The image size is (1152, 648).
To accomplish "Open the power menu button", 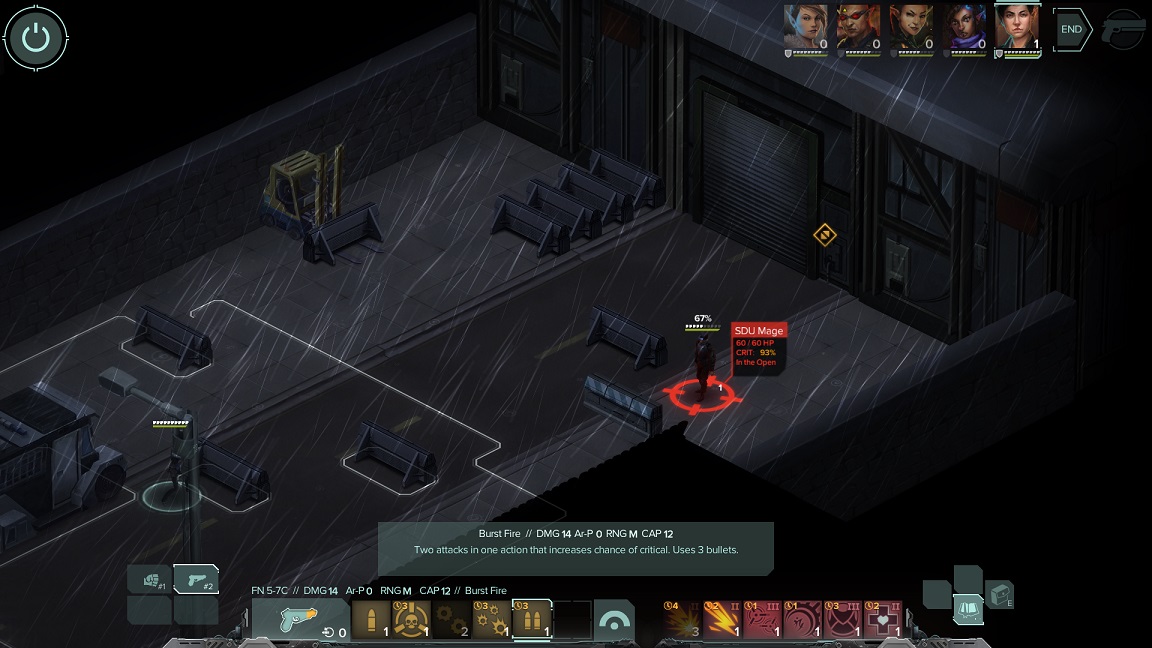I will [36, 38].
